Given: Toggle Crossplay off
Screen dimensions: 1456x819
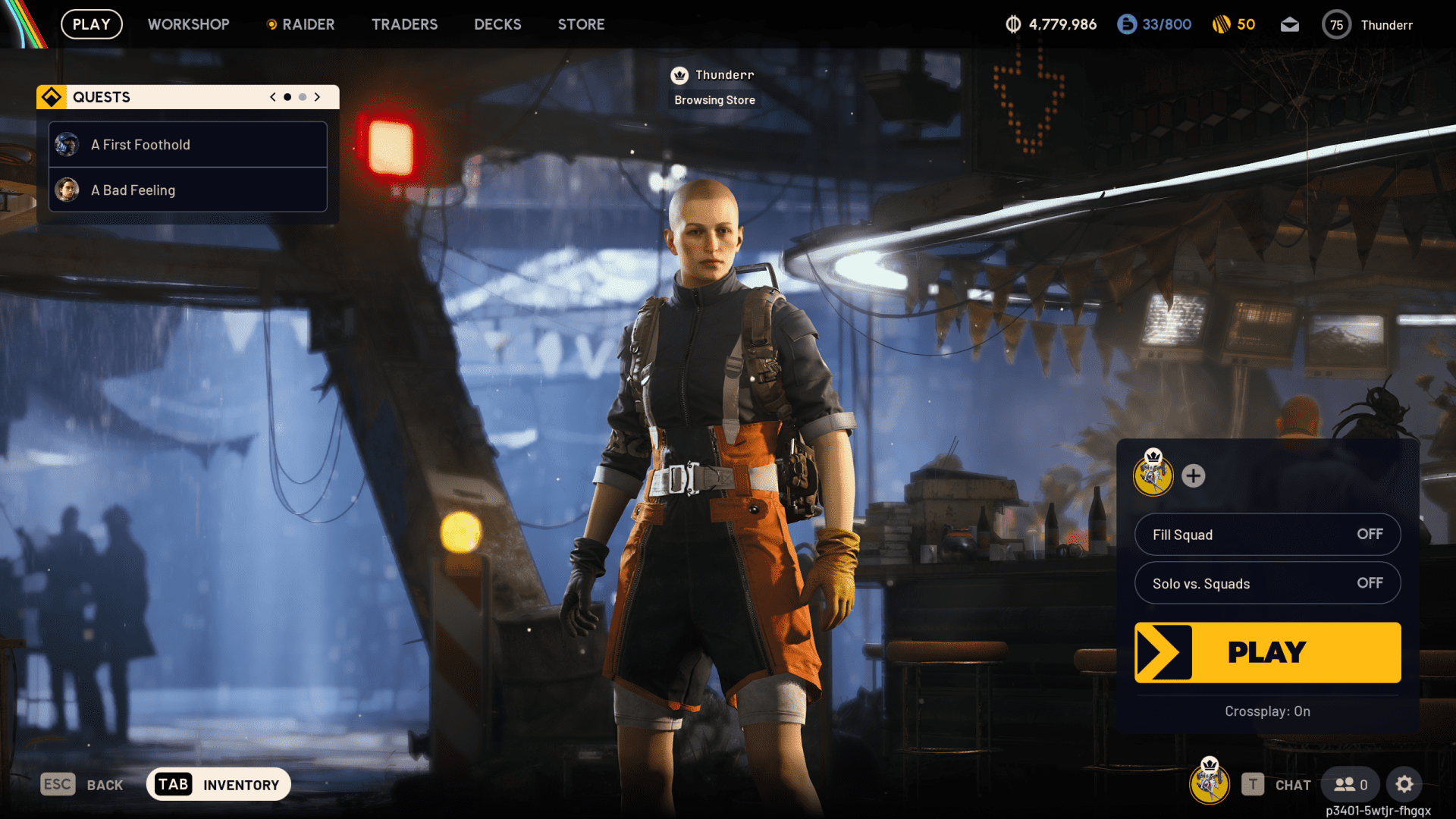Looking at the screenshot, I should (1267, 711).
